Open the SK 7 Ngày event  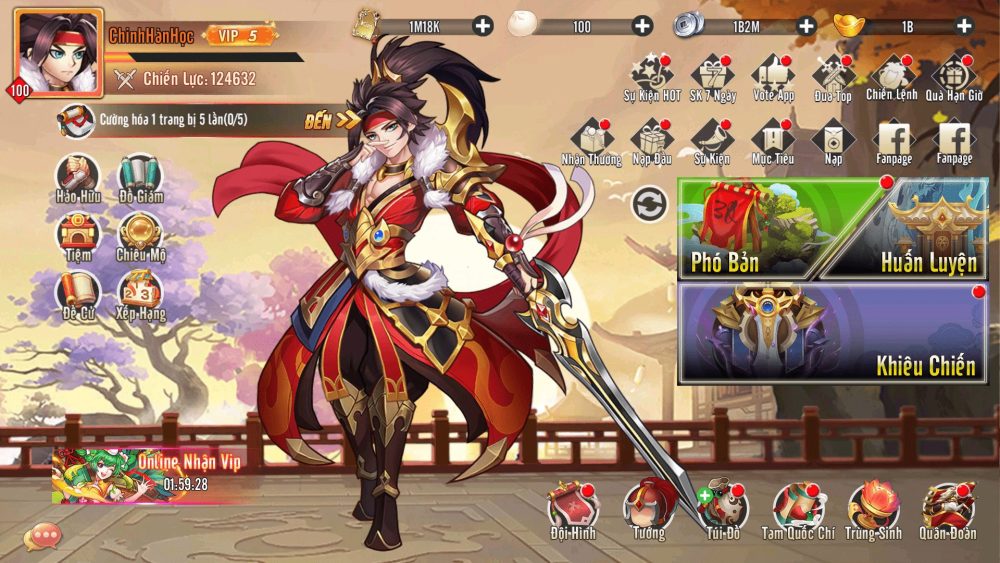click(x=712, y=77)
